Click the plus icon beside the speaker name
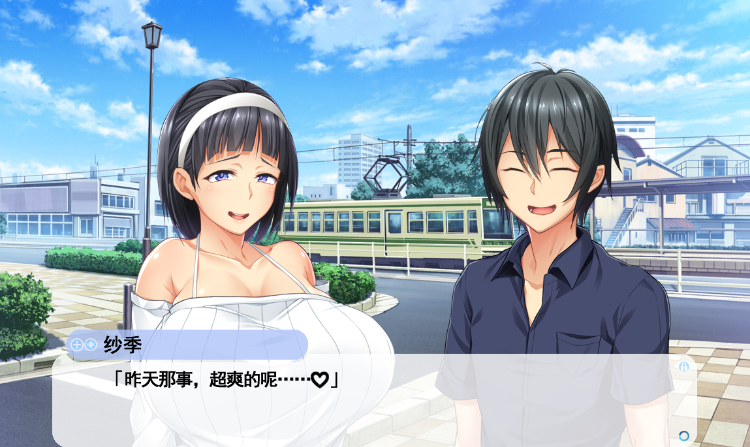 point(77,344)
